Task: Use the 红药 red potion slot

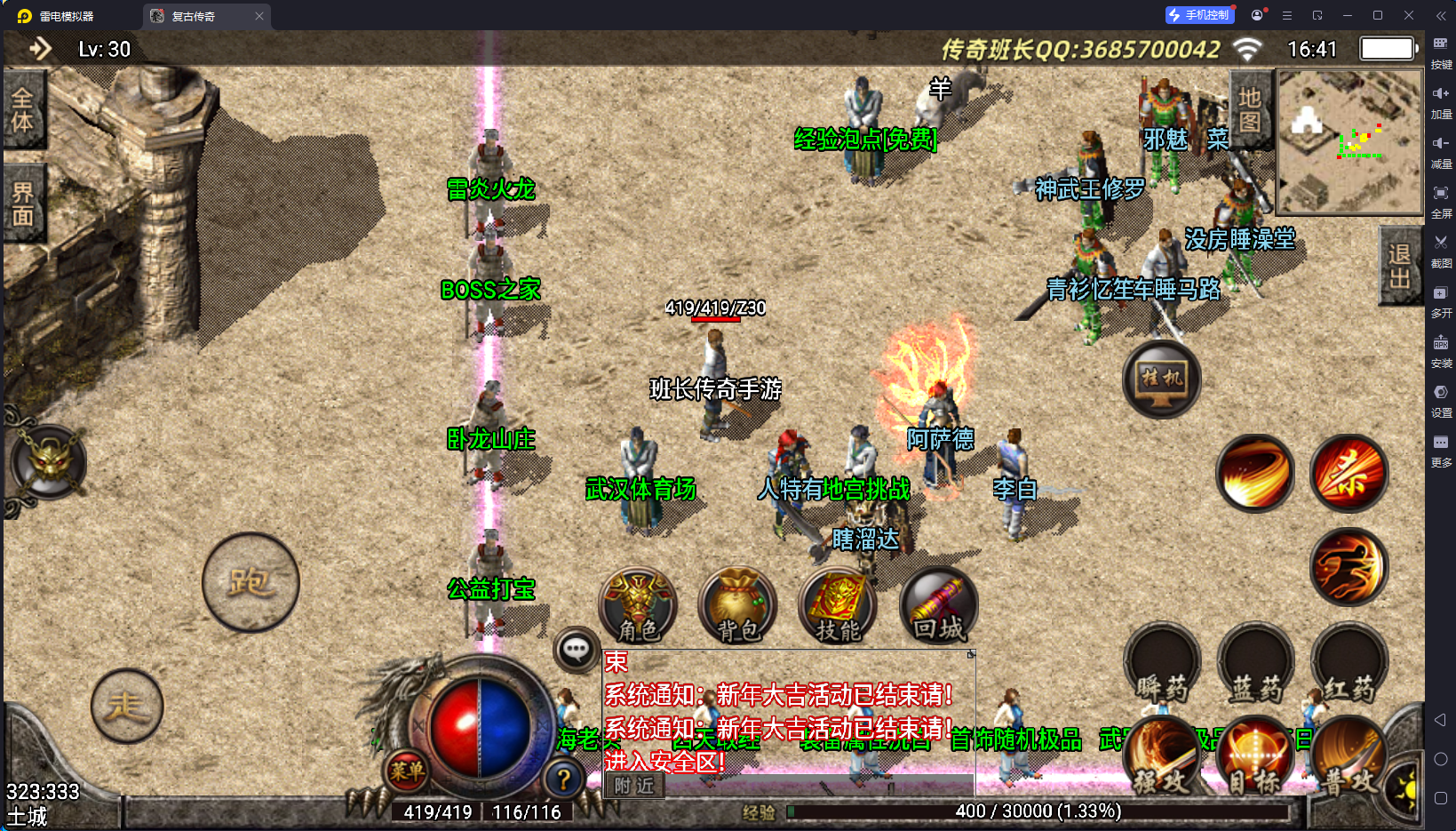Action: click(1349, 667)
